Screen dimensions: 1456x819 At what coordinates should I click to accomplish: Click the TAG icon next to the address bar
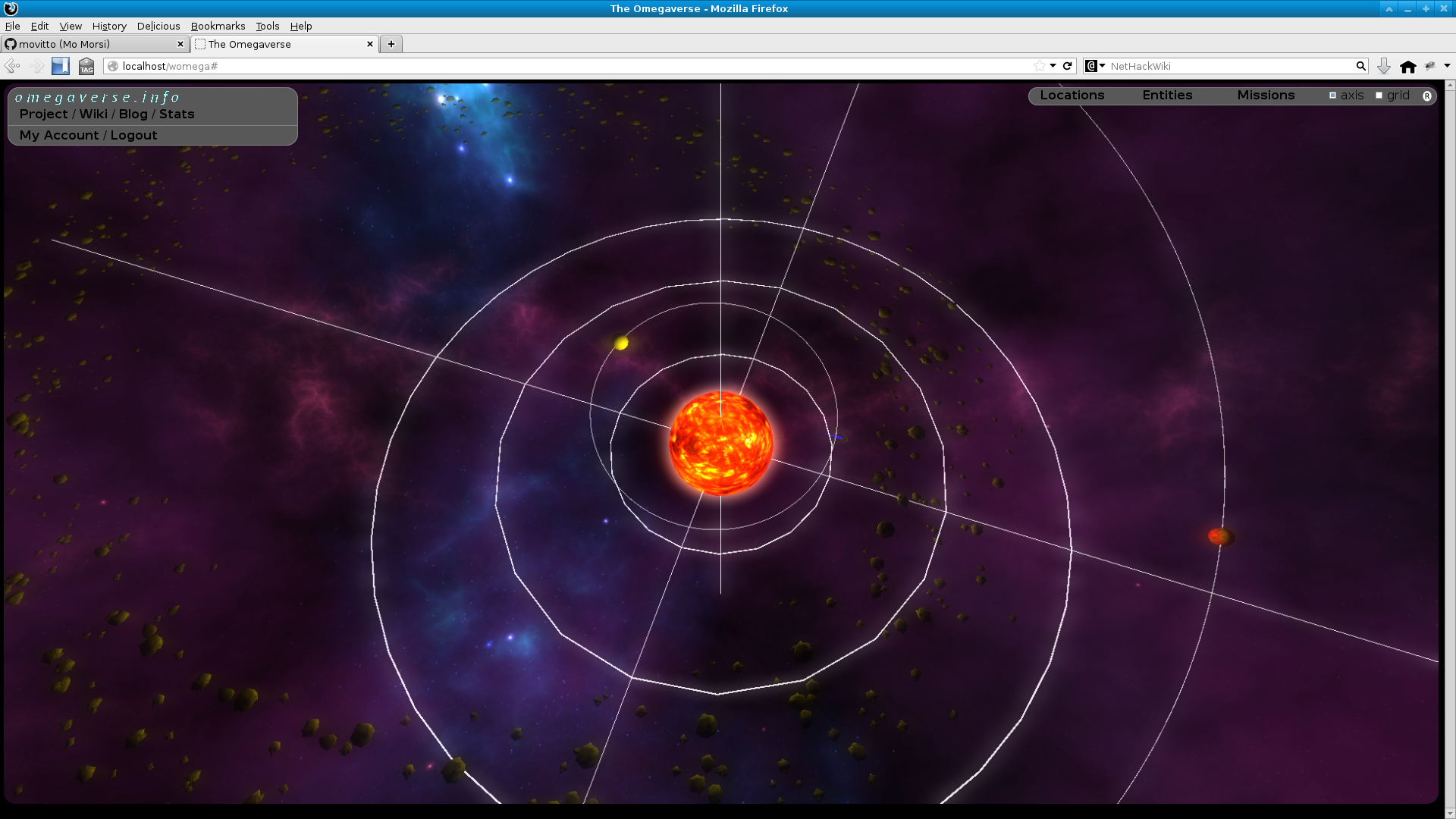pos(86,67)
